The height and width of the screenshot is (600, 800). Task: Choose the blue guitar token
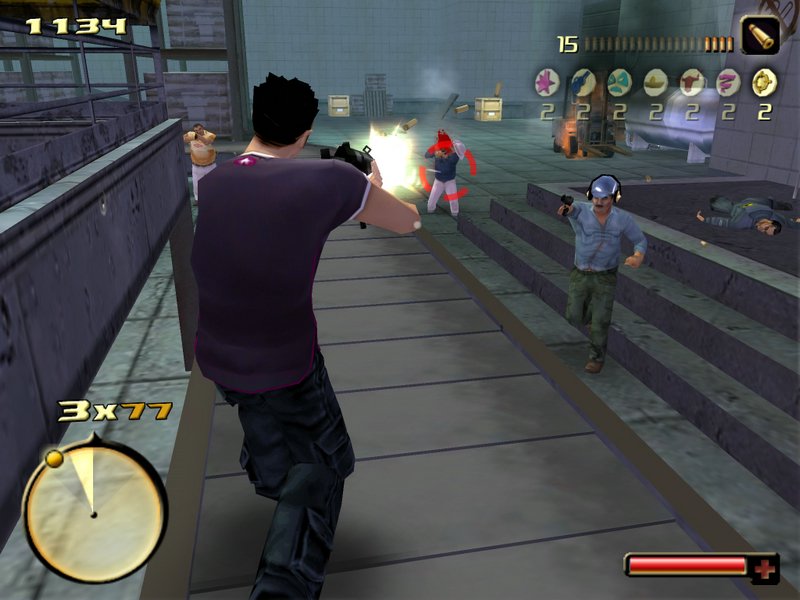coord(583,81)
